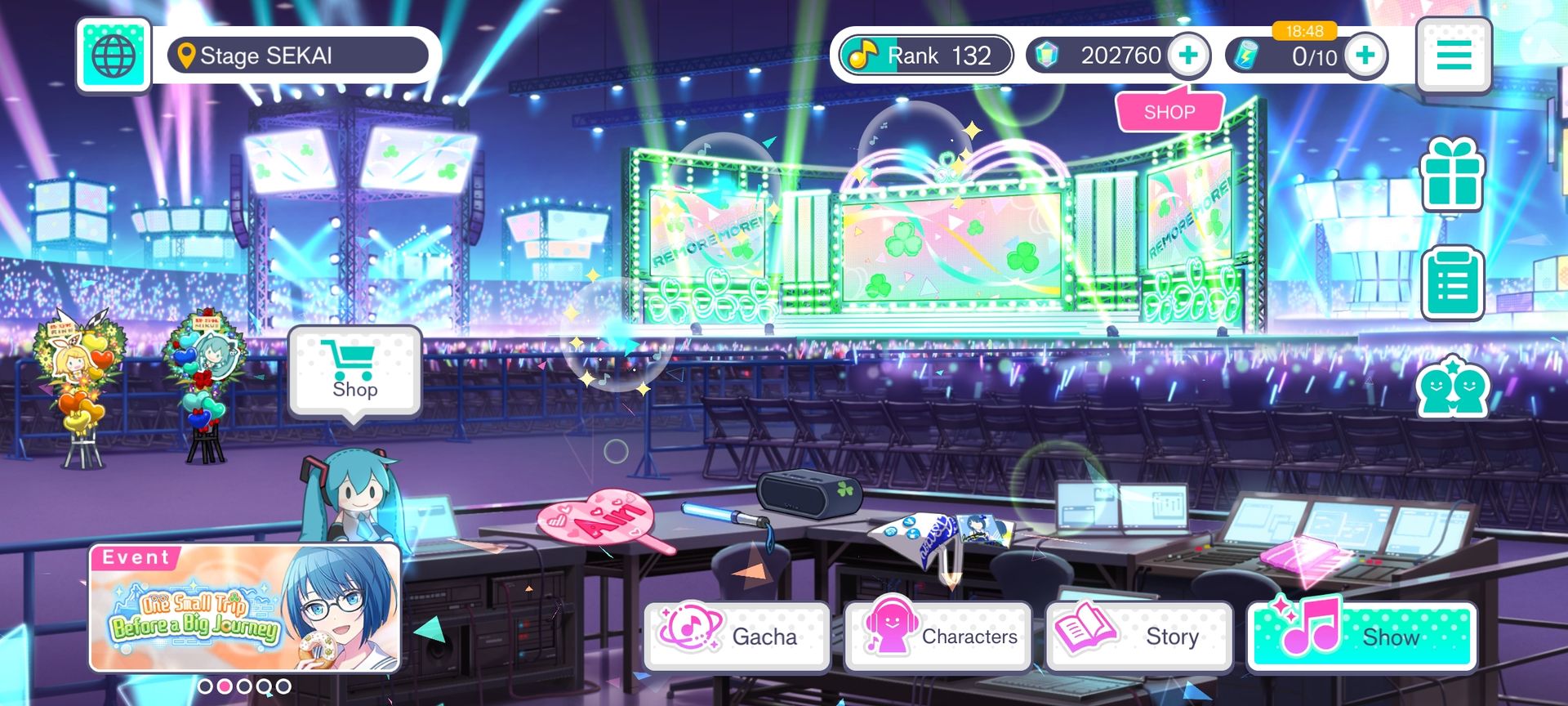This screenshot has width=1568, height=706.
Task: Open the pink SHOP tag
Action: tap(1169, 112)
